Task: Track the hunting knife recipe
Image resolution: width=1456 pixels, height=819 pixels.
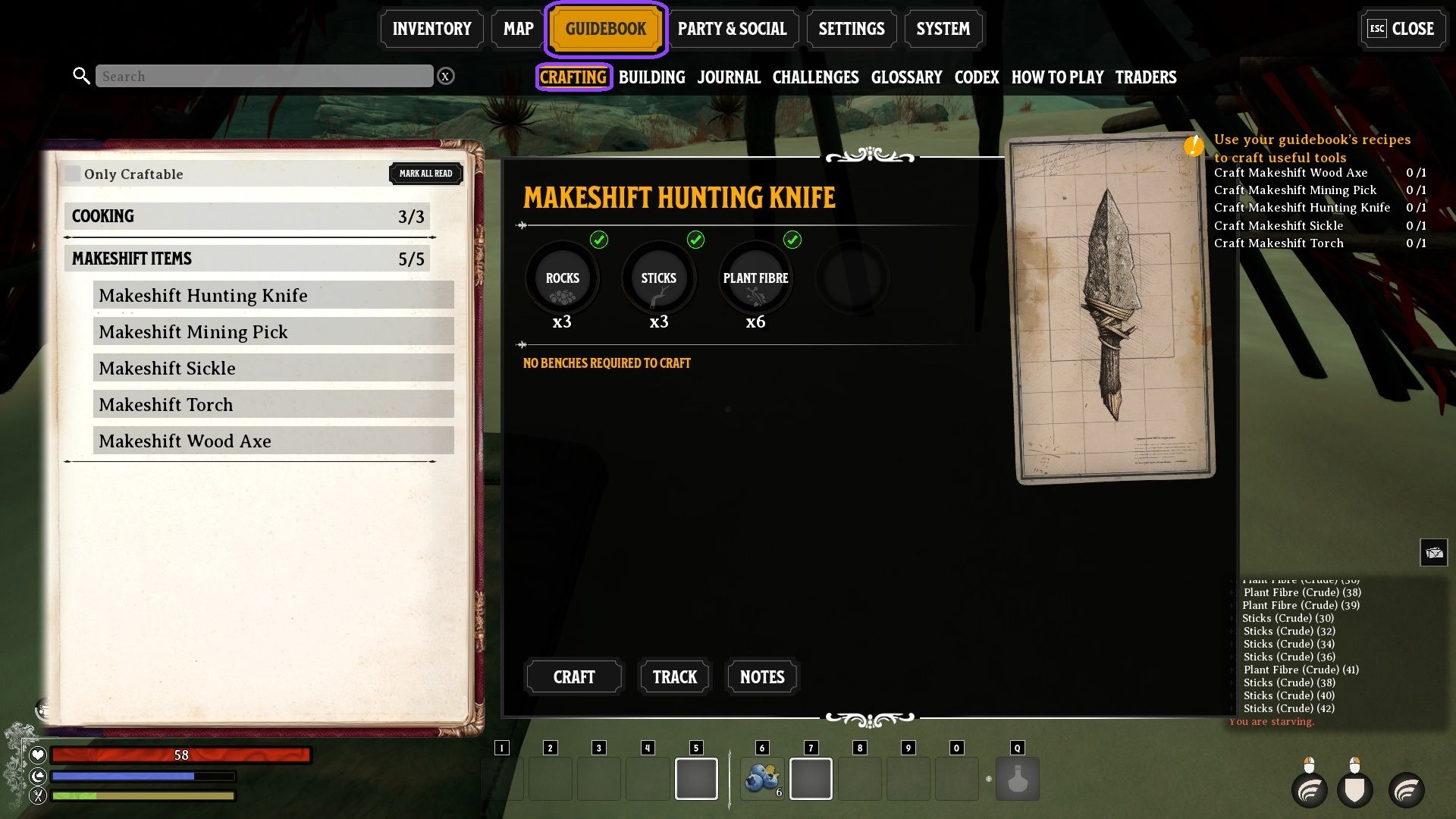Action: (x=674, y=676)
